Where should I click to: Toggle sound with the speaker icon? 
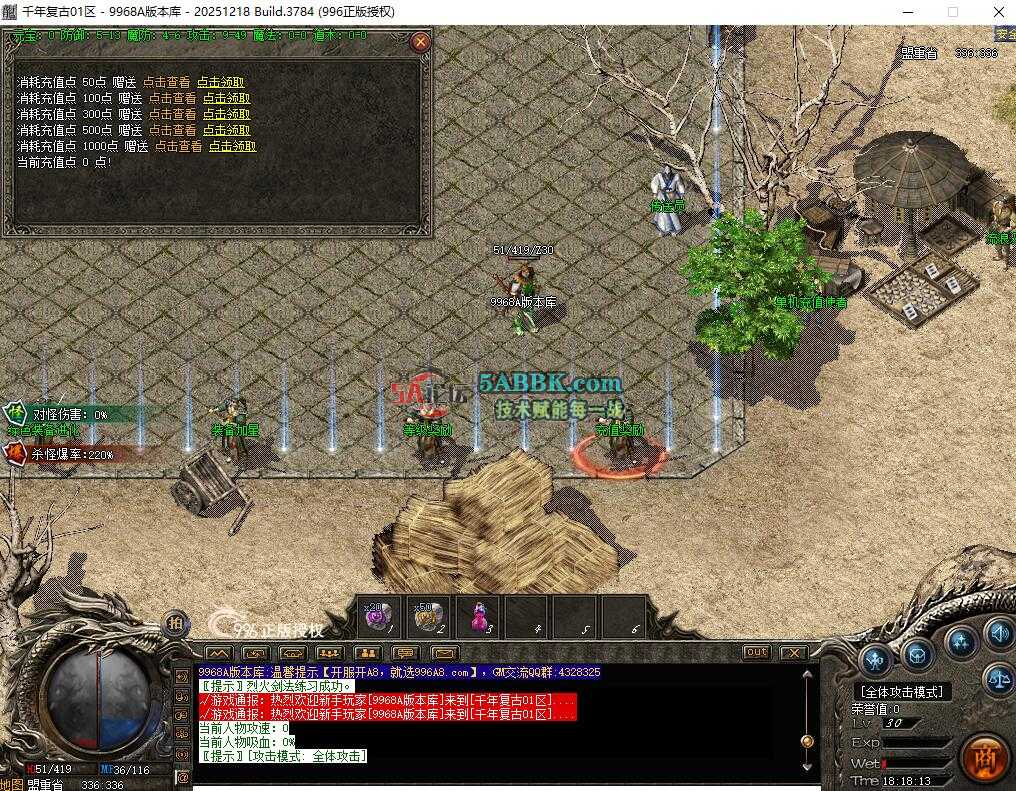998,633
